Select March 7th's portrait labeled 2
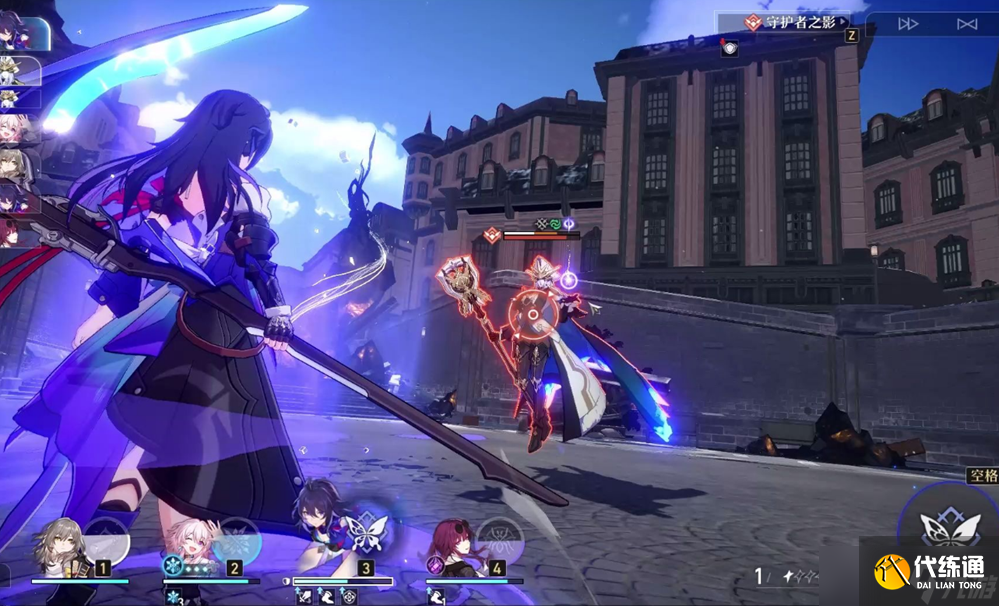Screen dimensions: 999x606 190,548
